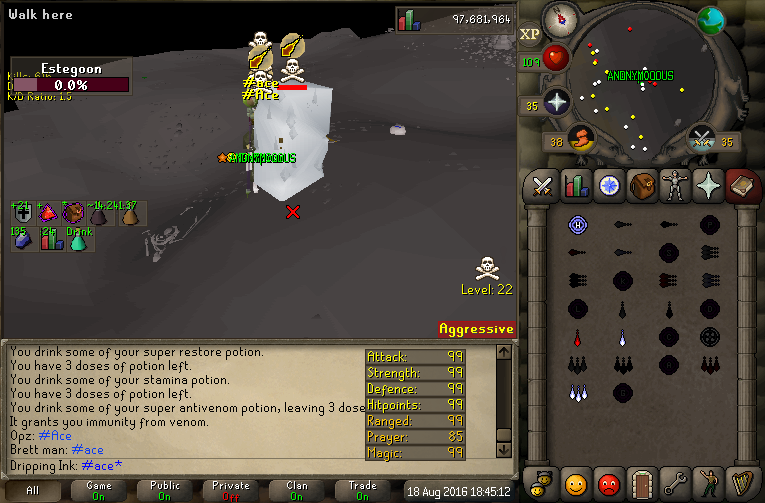Activate the special attack orb

click(x=702, y=138)
